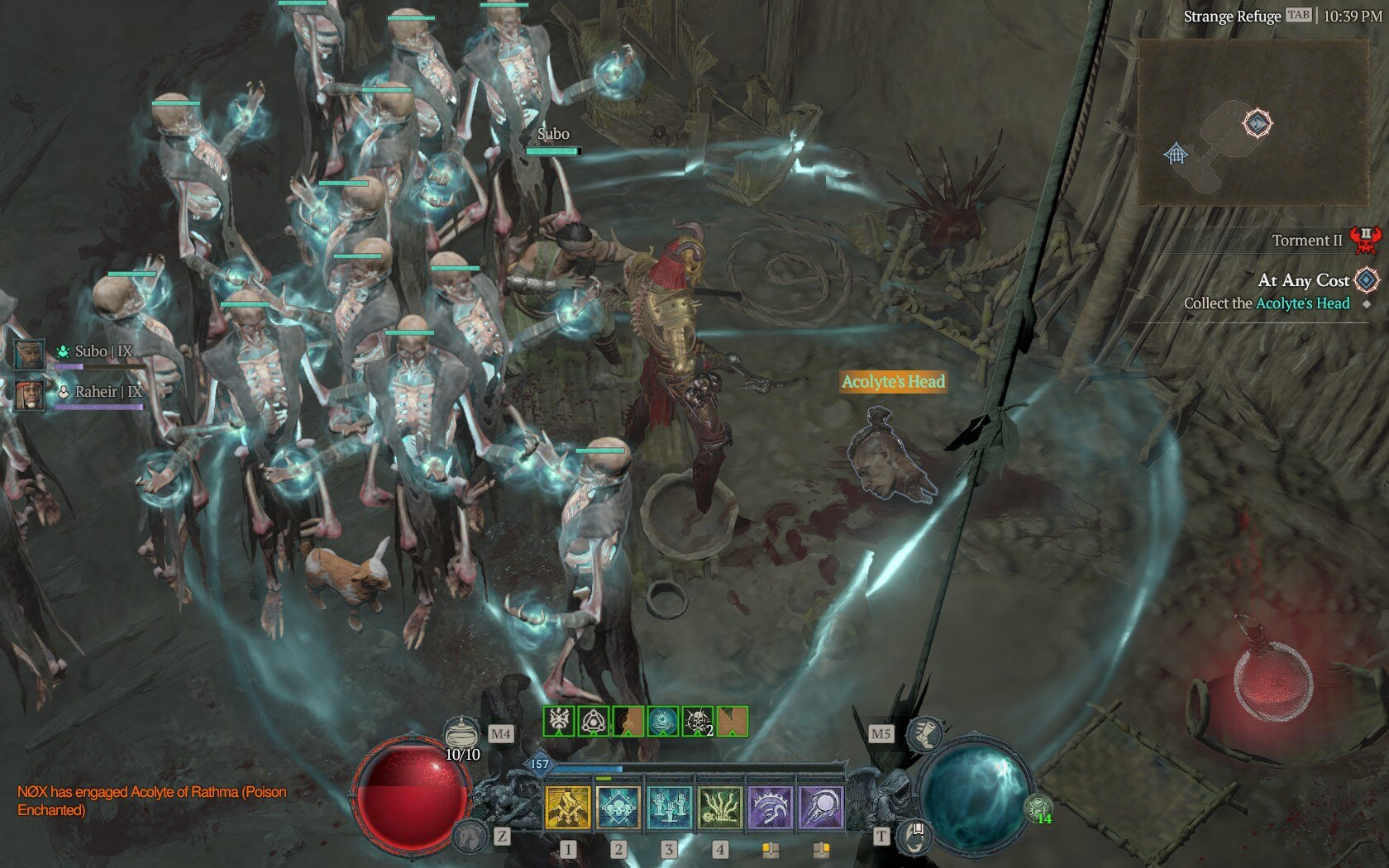Screen dimensions: 1389x868
Task: Open the town portal book icon
Action: click(914, 835)
